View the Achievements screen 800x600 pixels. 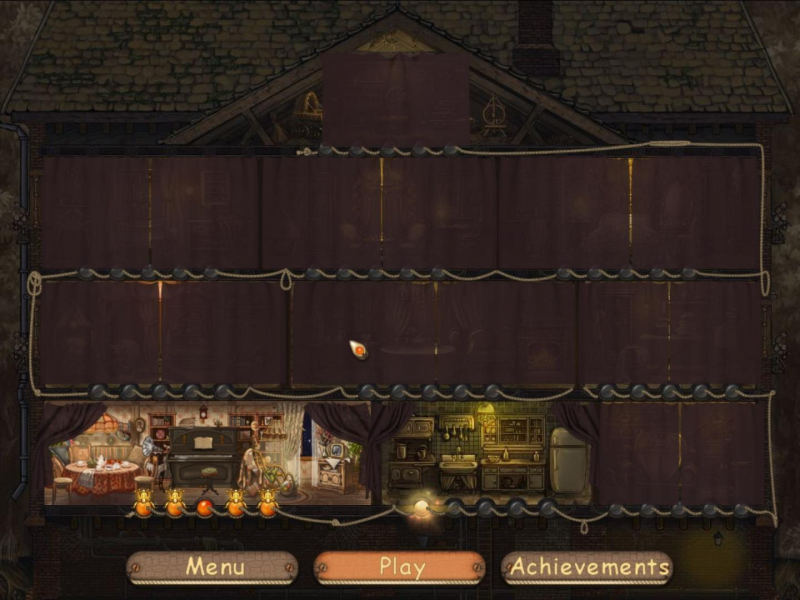point(586,567)
